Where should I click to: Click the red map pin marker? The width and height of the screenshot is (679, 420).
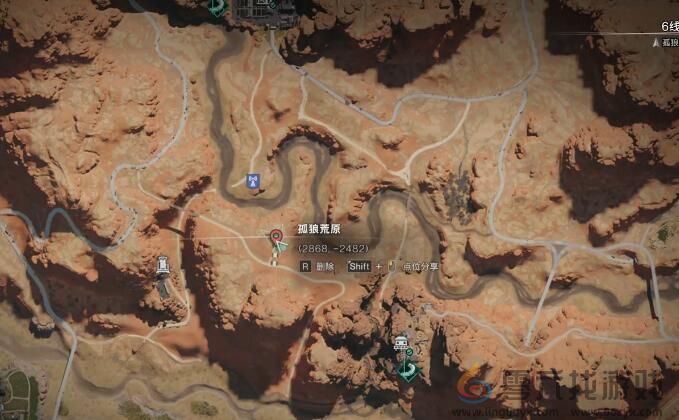(274, 236)
